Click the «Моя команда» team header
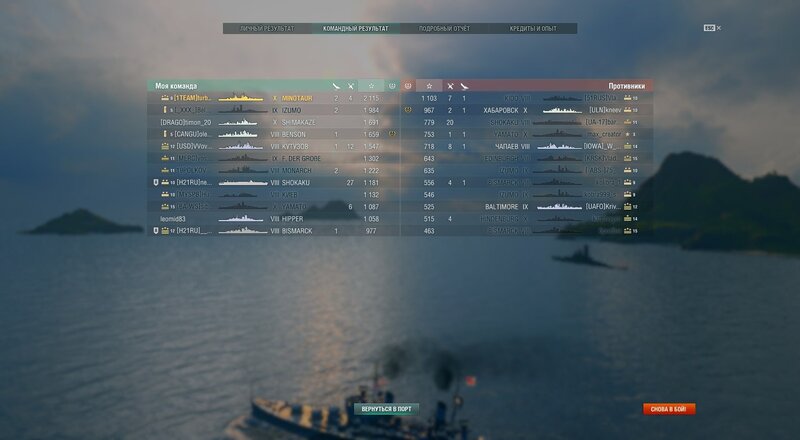Image resolution: width=800 pixels, height=440 pixels. tap(177, 86)
